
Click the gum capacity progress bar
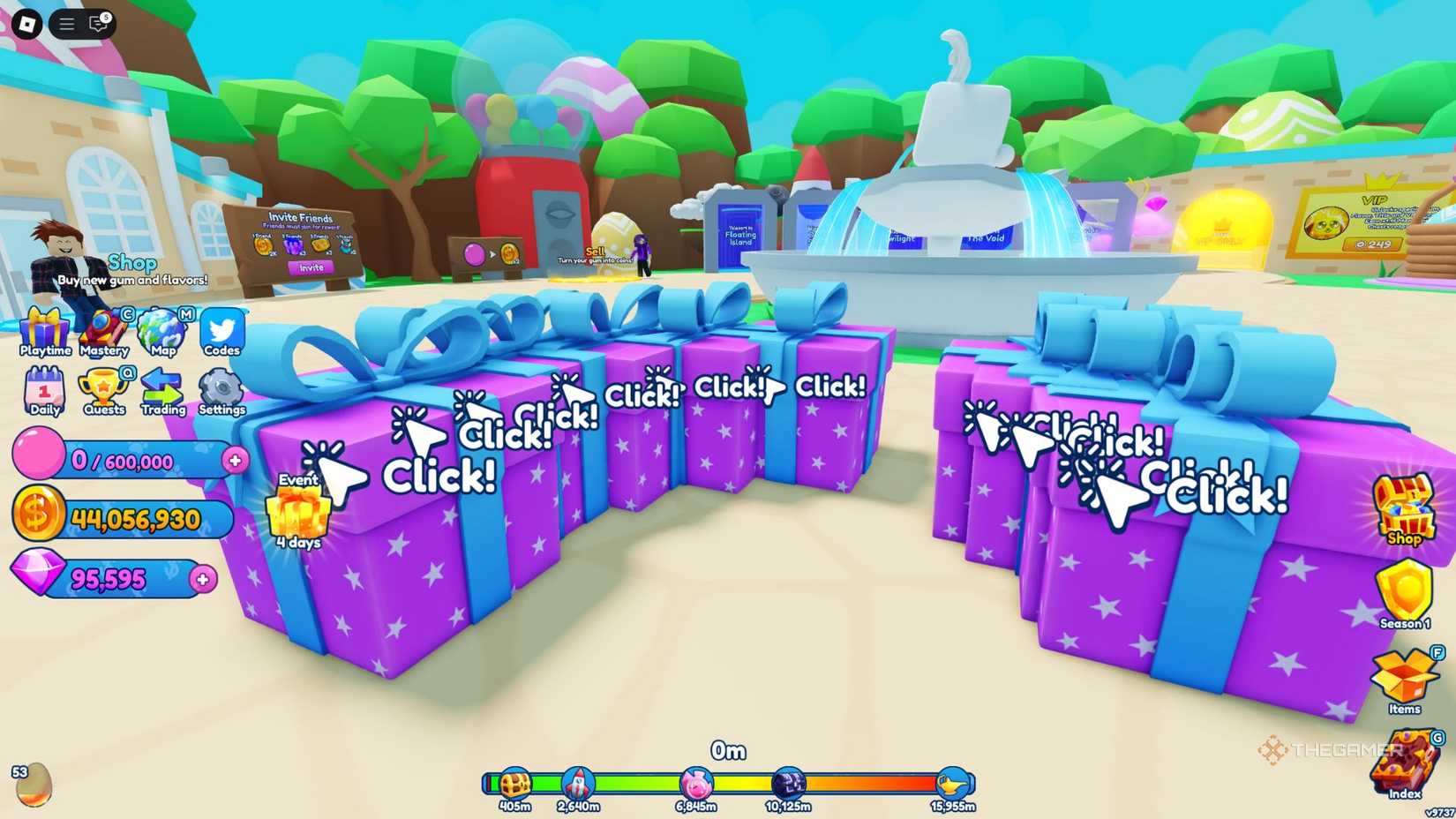124,460
